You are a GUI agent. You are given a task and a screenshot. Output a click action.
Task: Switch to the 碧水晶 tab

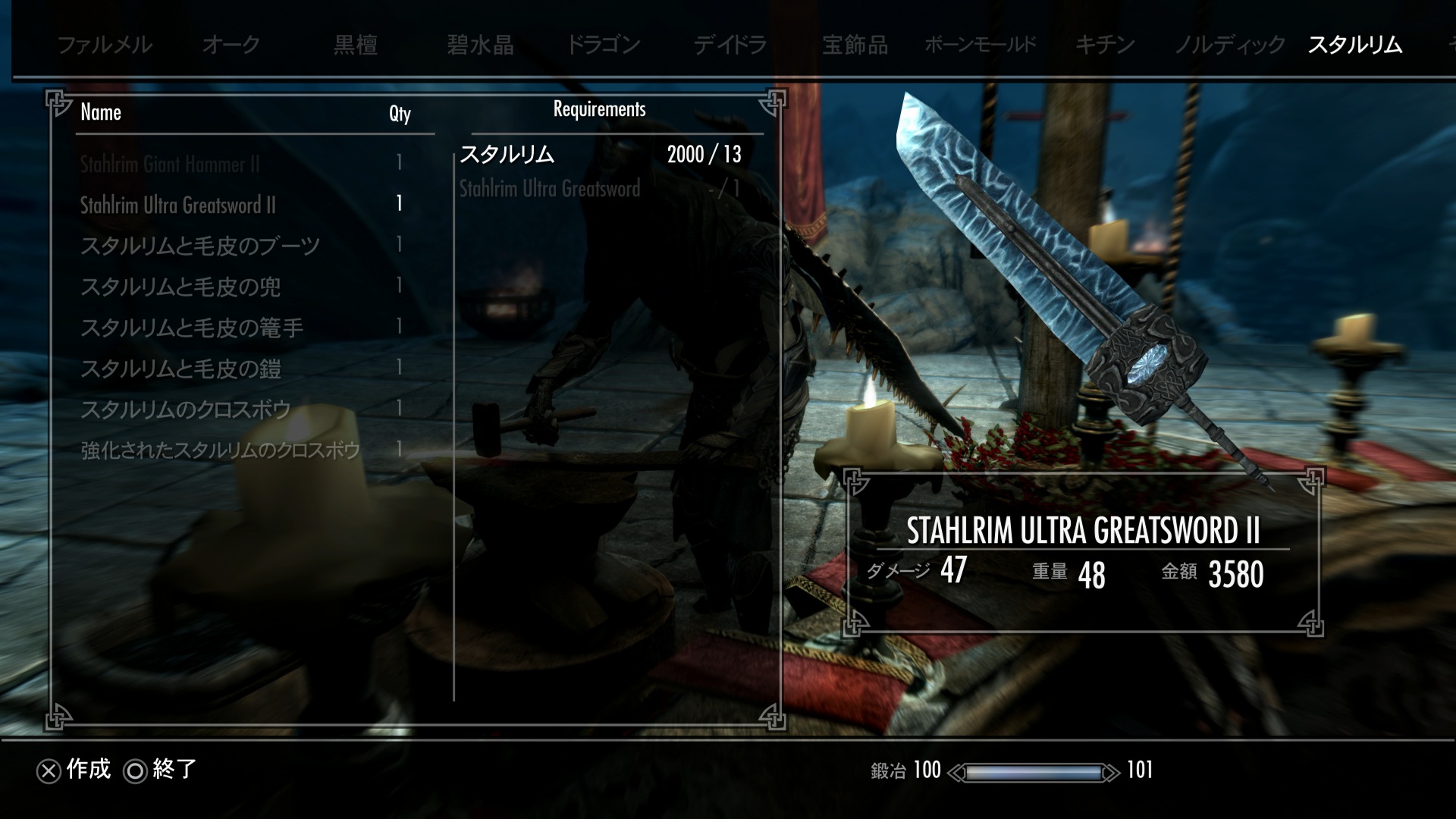(480, 45)
